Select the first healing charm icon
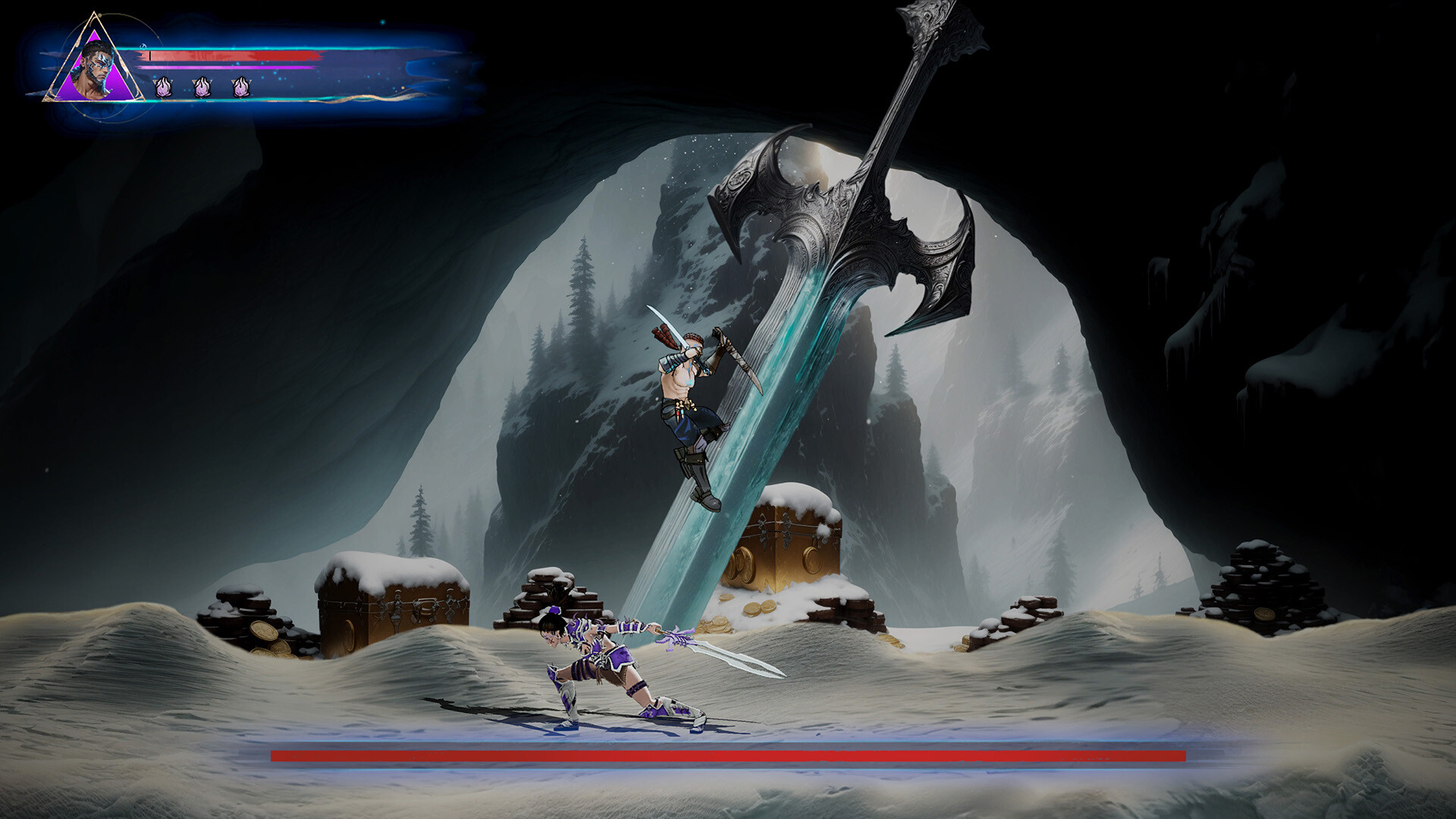The image size is (1456, 819). (x=163, y=86)
